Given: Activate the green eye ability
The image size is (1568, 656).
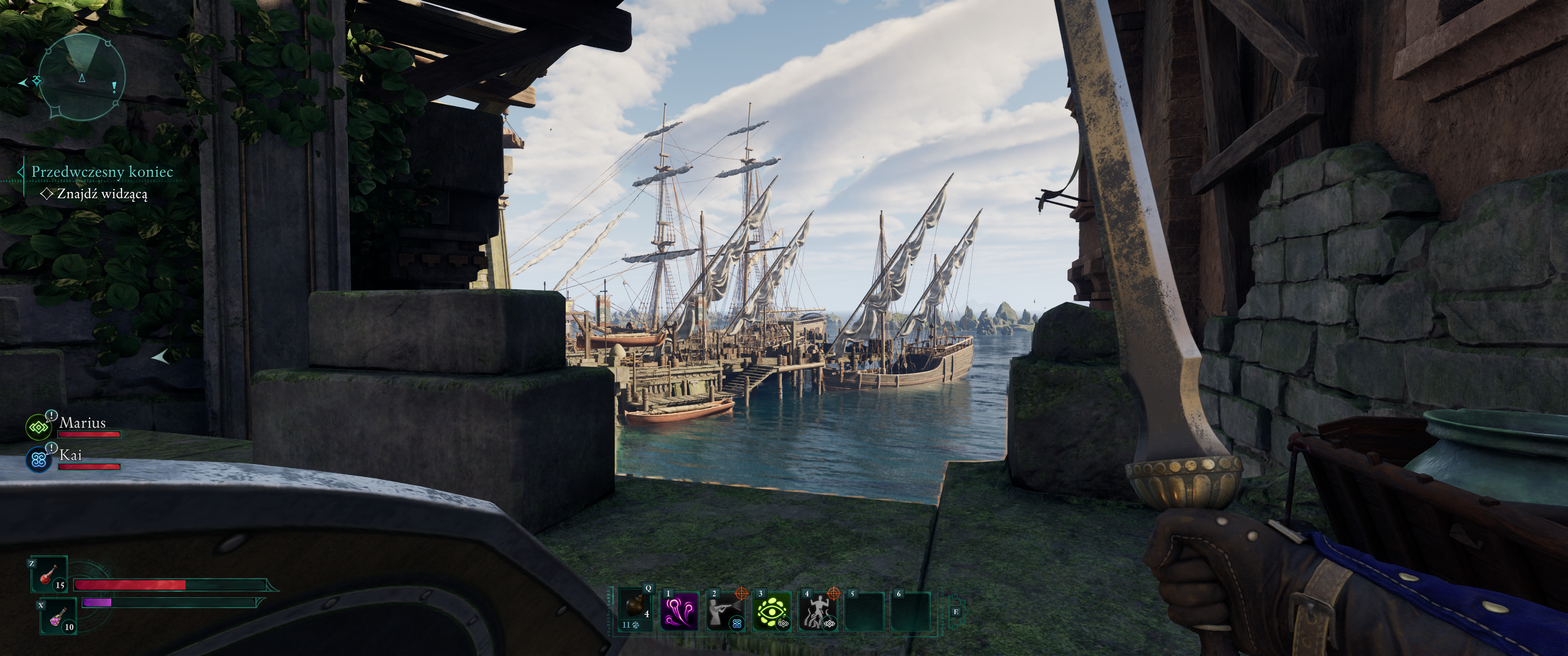Looking at the screenshot, I should (771, 611).
